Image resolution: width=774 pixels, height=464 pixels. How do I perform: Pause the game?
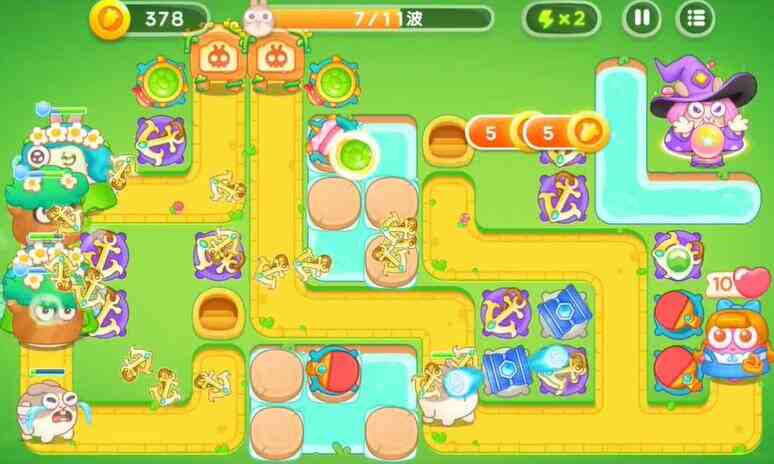click(x=641, y=17)
